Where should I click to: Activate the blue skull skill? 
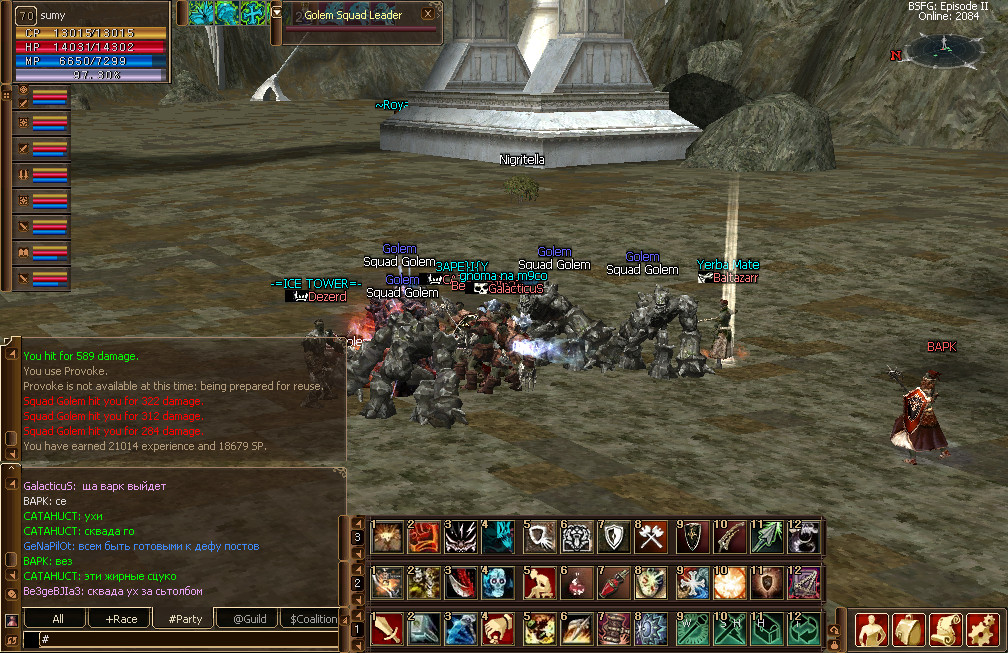coord(499,583)
